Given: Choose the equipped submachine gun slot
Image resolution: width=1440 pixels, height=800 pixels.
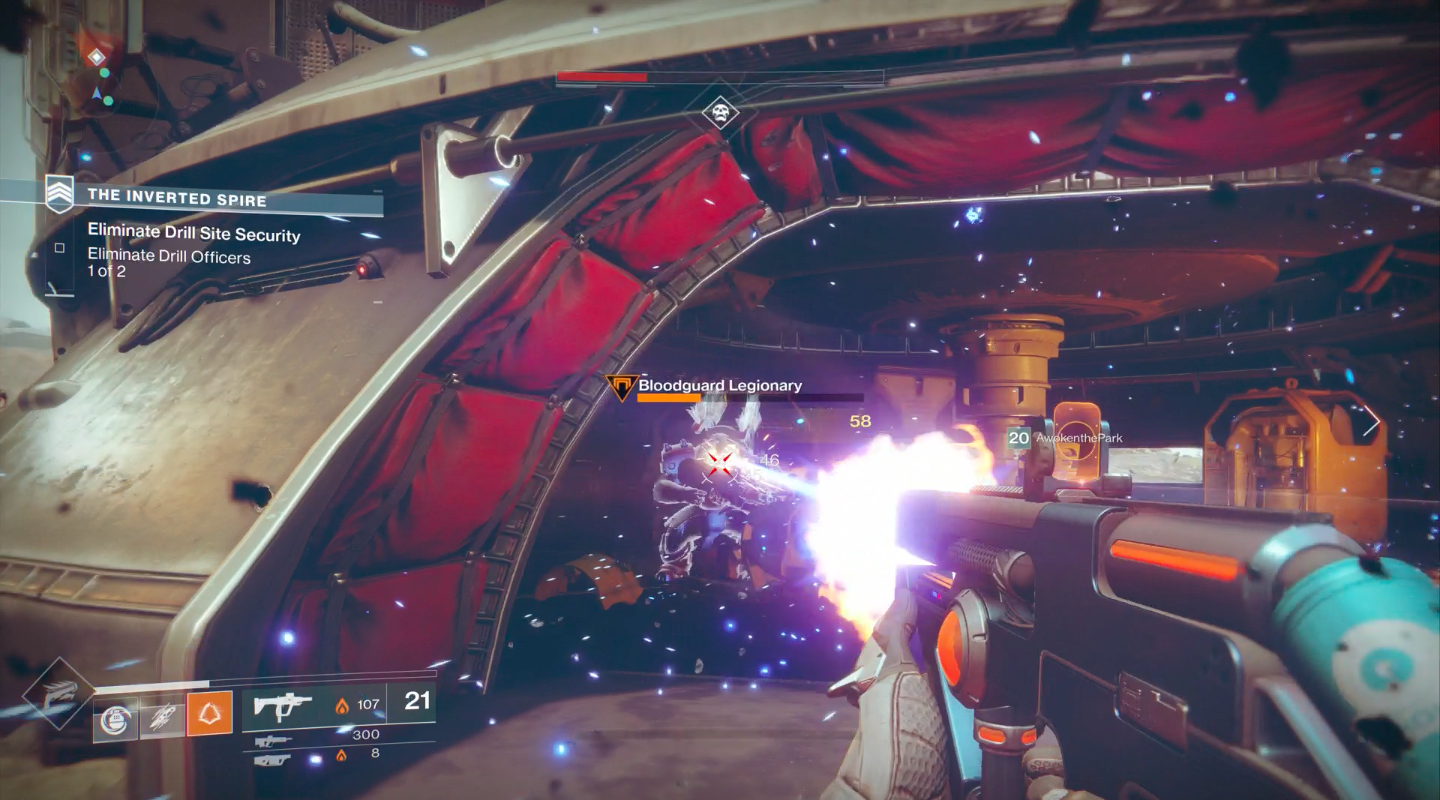Looking at the screenshot, I should [x=283, y=705].
